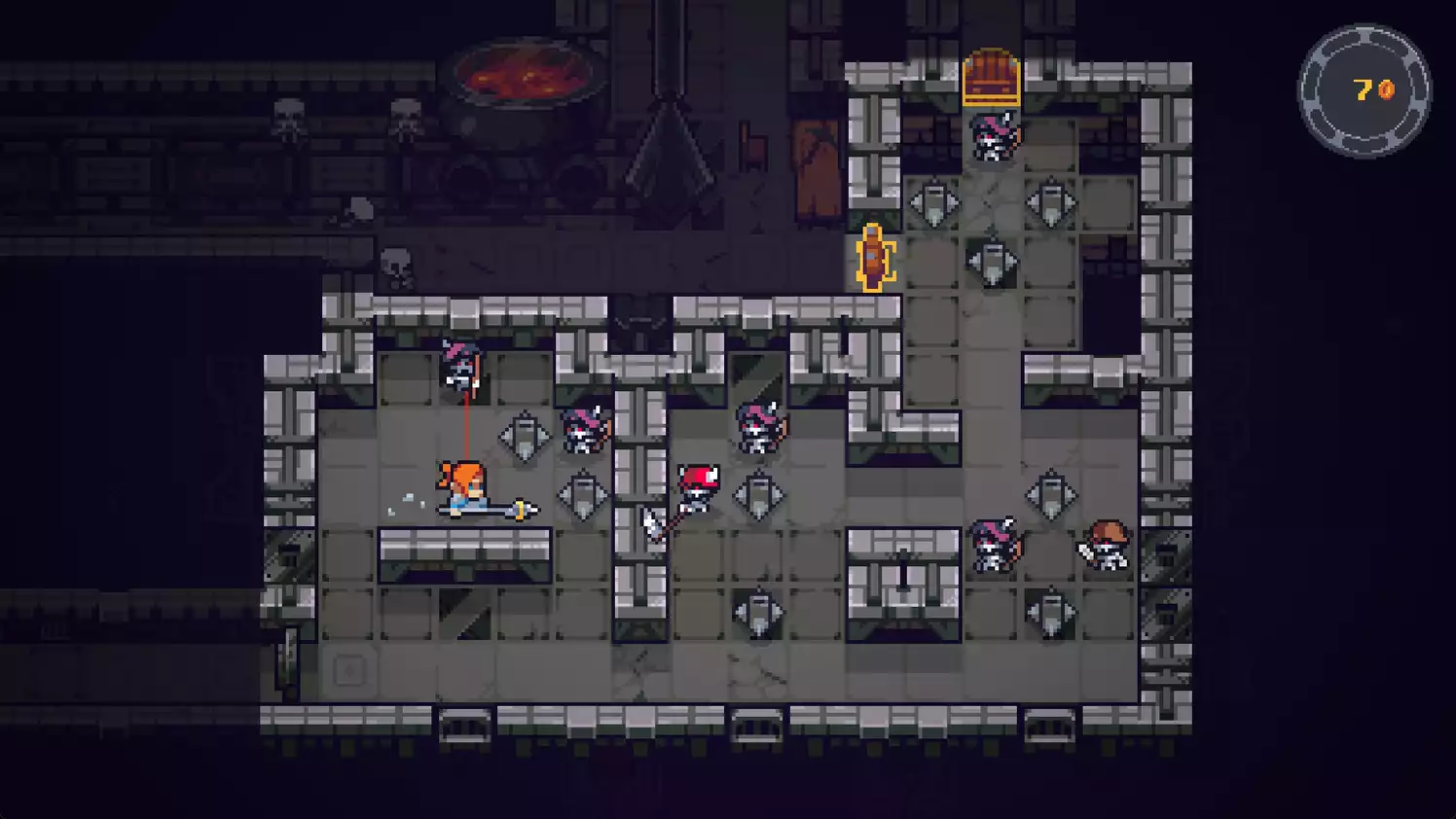
Task: Click the highlighted golden item pickup
Action: [x=873, y=259]
